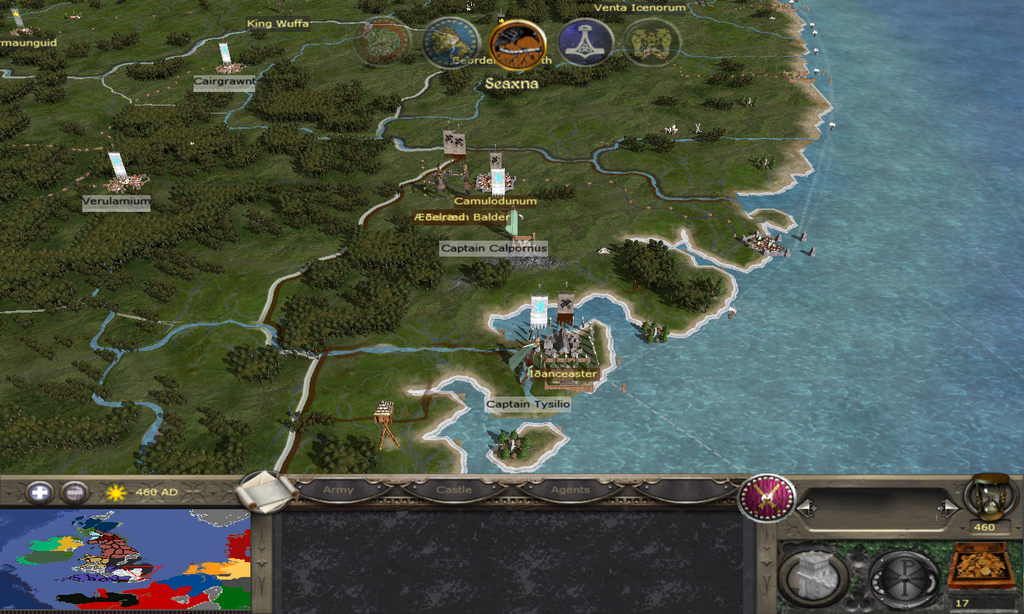Switch to the Castle tab
The image size is (1024, 614).
coord(453,490)
